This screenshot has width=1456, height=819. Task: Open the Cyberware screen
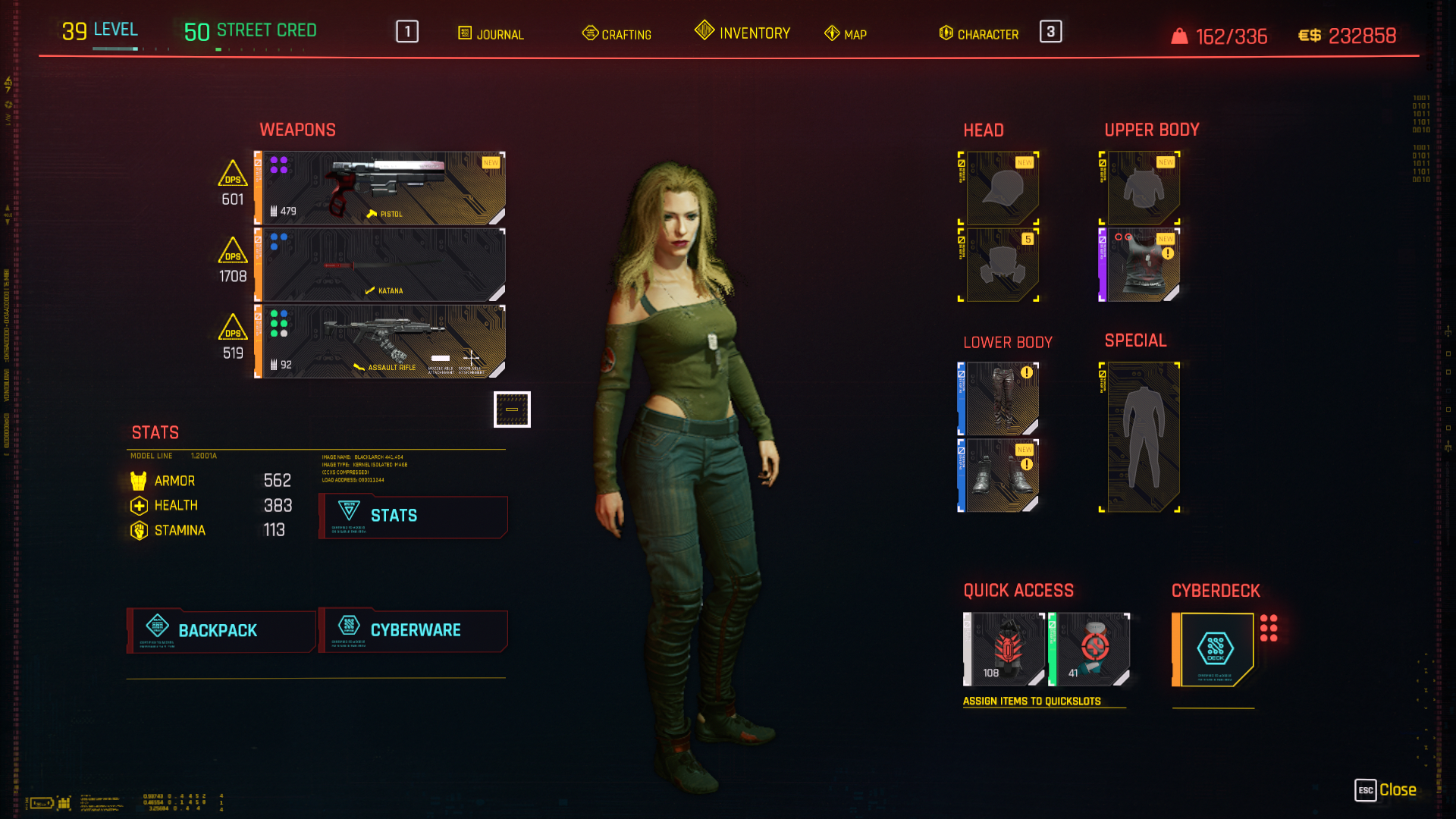(x=413, y=630)
